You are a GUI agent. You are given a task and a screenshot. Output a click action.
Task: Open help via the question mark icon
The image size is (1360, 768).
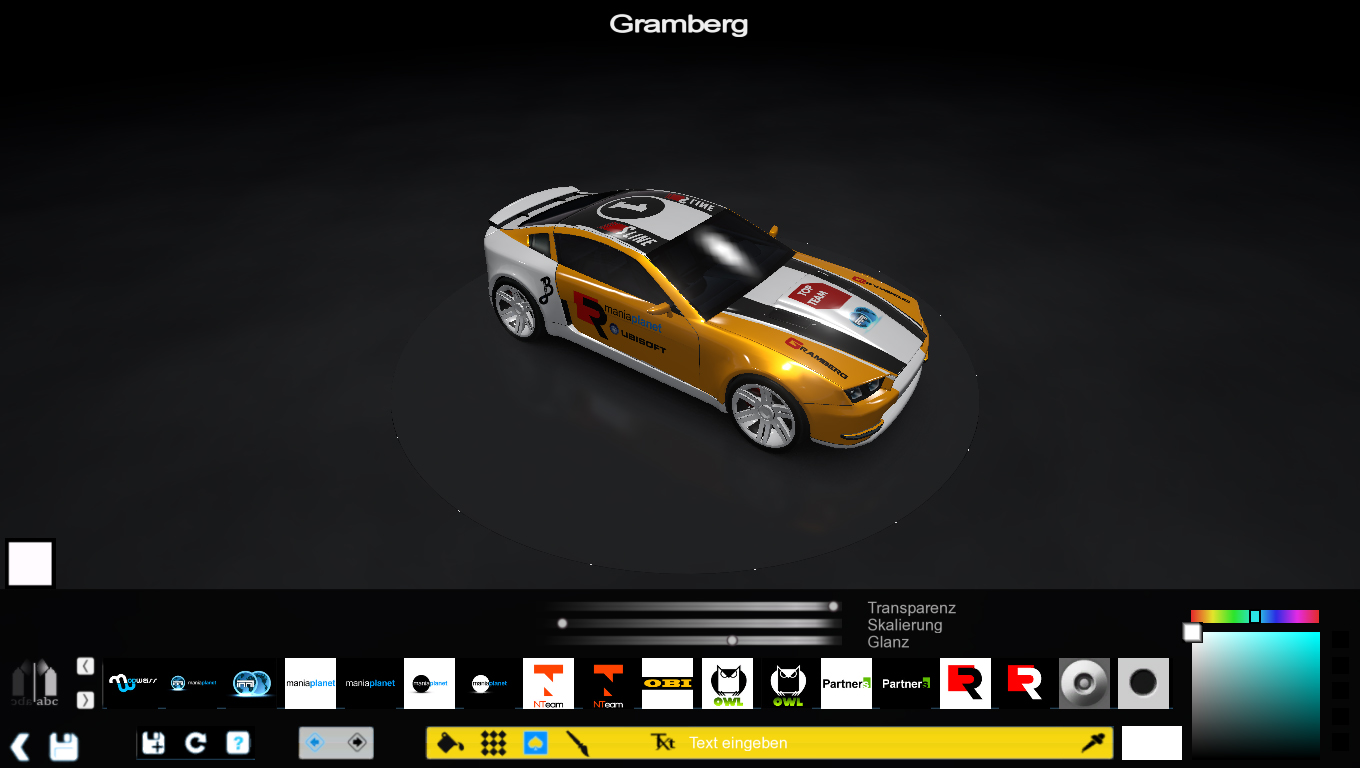[x=237, y=743]
